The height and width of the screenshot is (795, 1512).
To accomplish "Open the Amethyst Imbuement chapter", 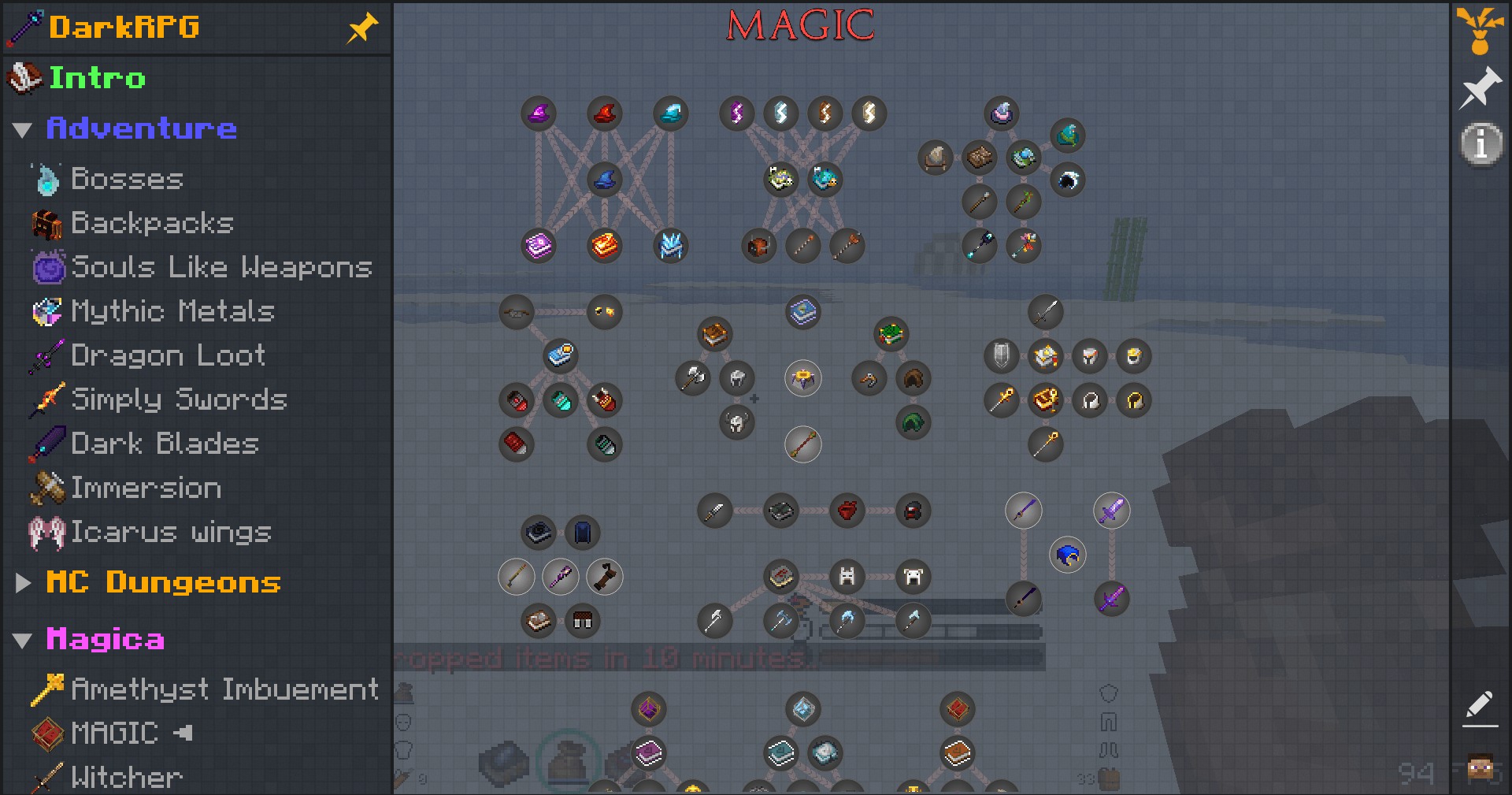I will (x=224, y=689).
